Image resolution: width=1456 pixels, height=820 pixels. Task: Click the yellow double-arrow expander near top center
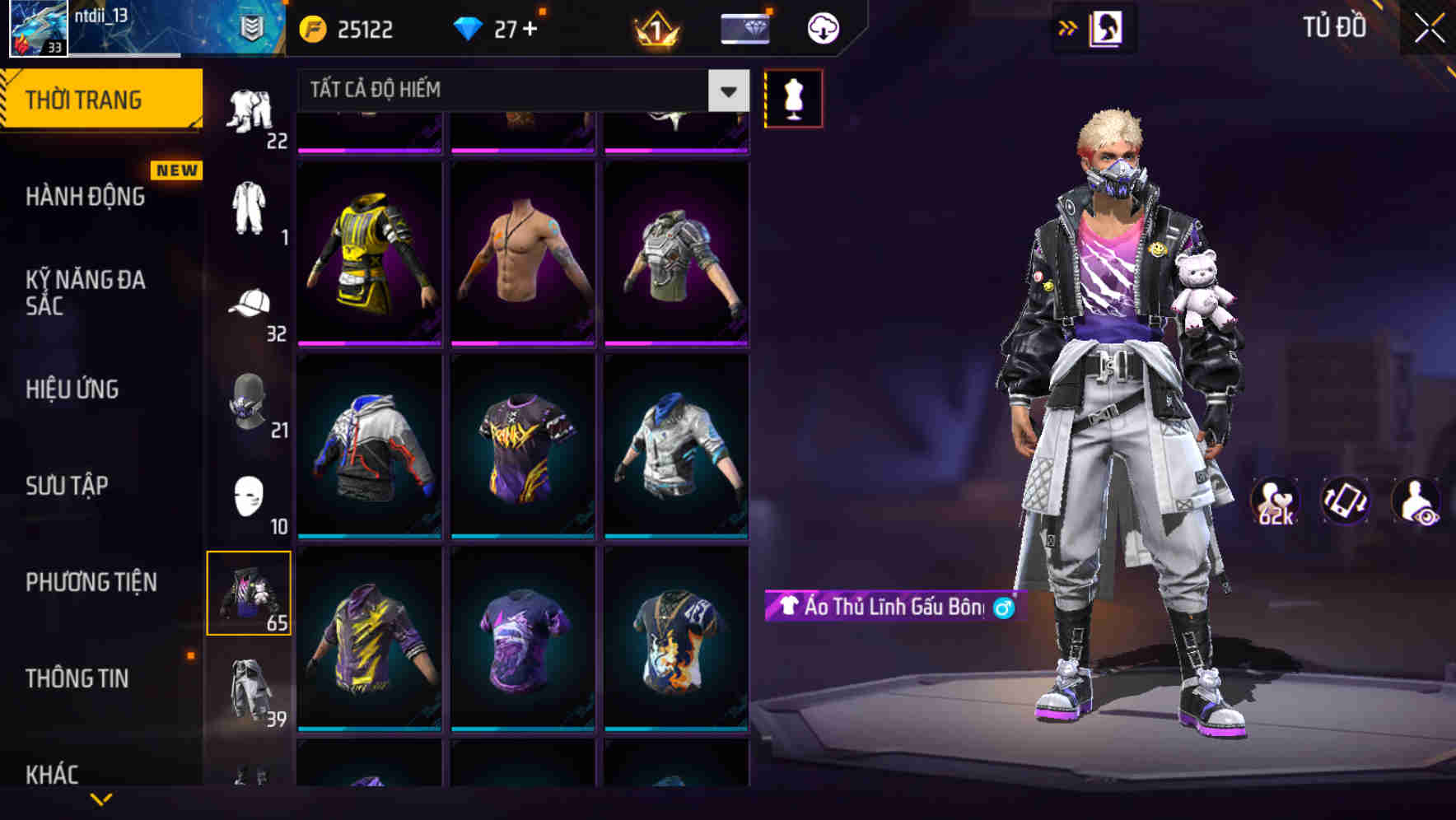tap(1068, 27)
